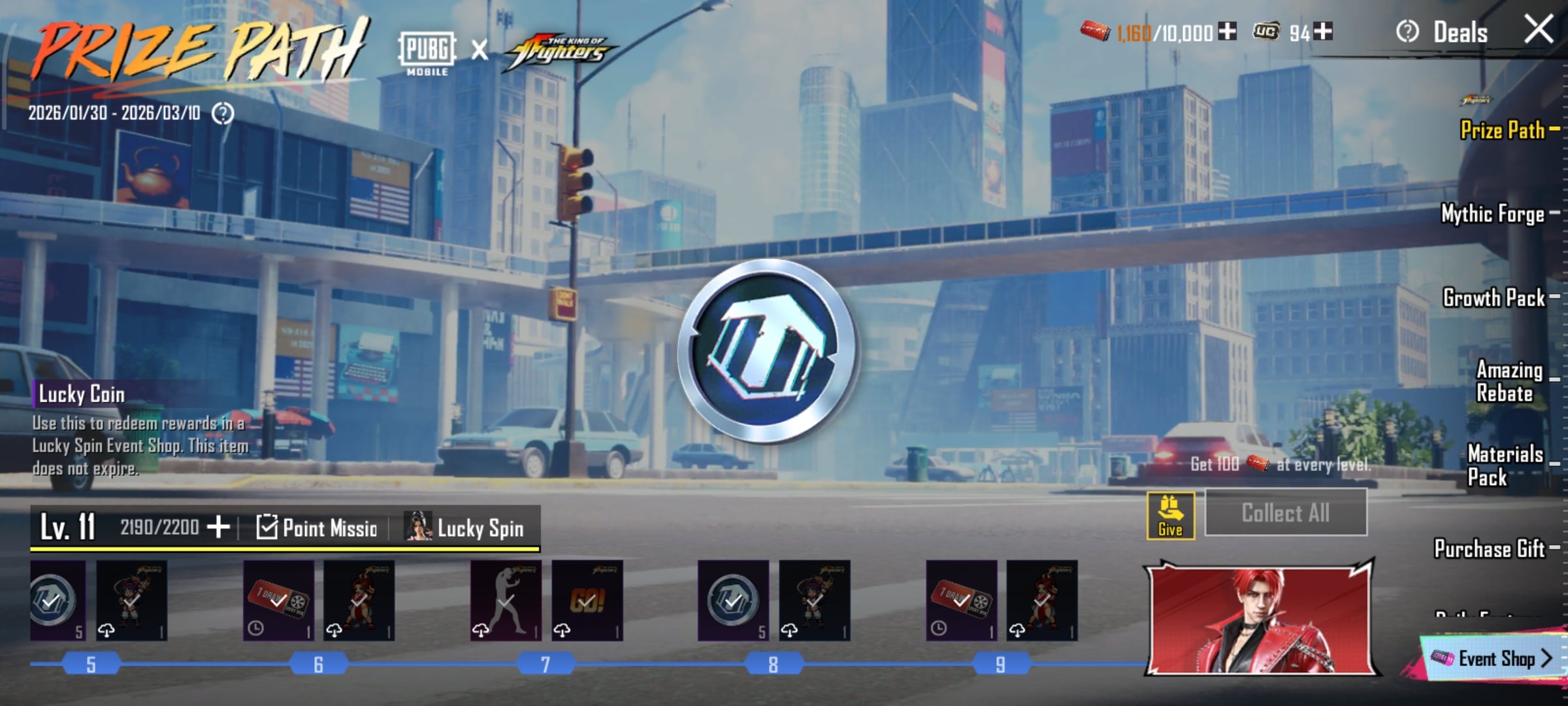Select the boxing emote reward at level 7
Image resolution: width=1568 pixels, height=706 pixels.
coord(506,600)
